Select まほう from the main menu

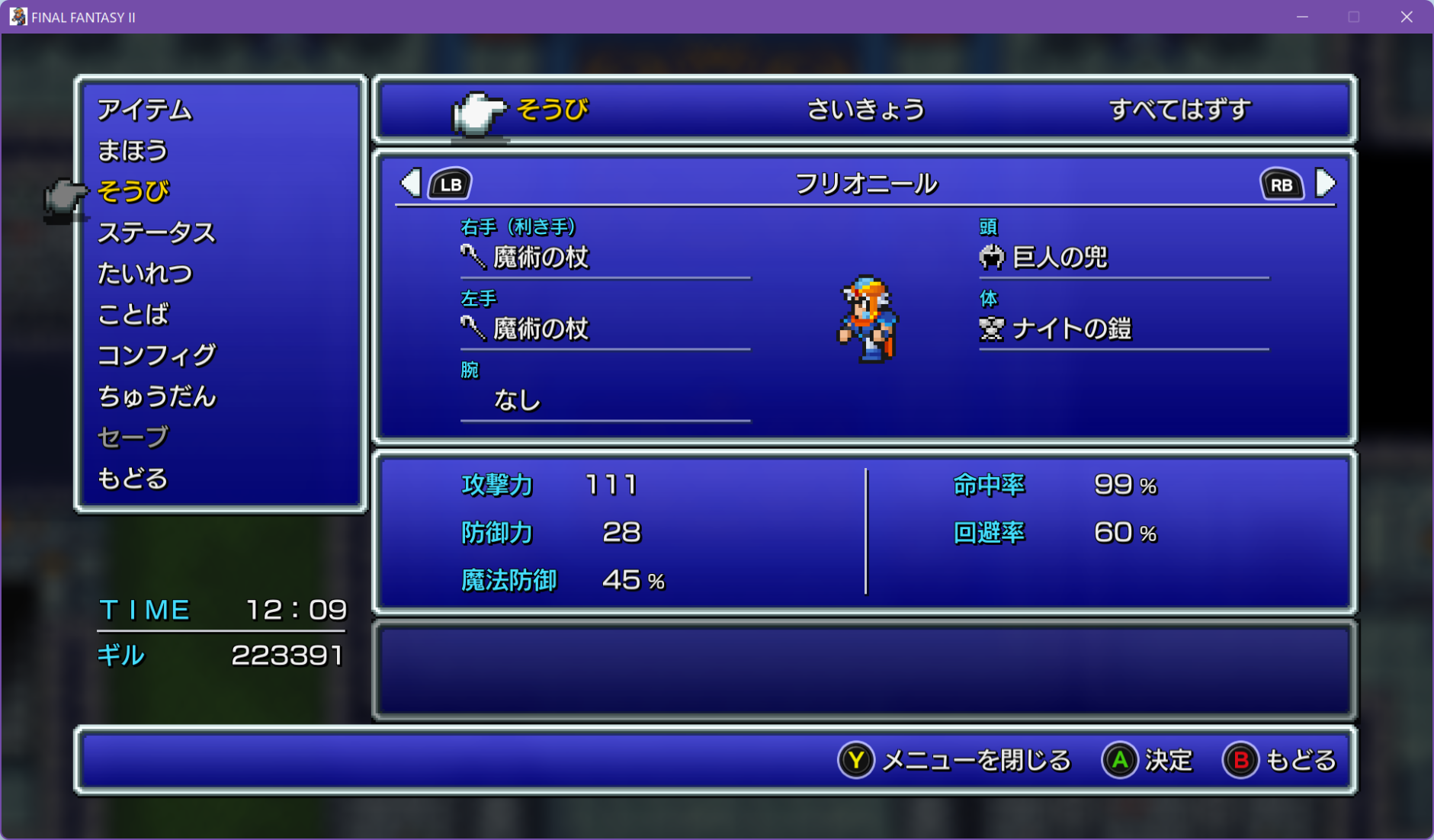[133, 151]
